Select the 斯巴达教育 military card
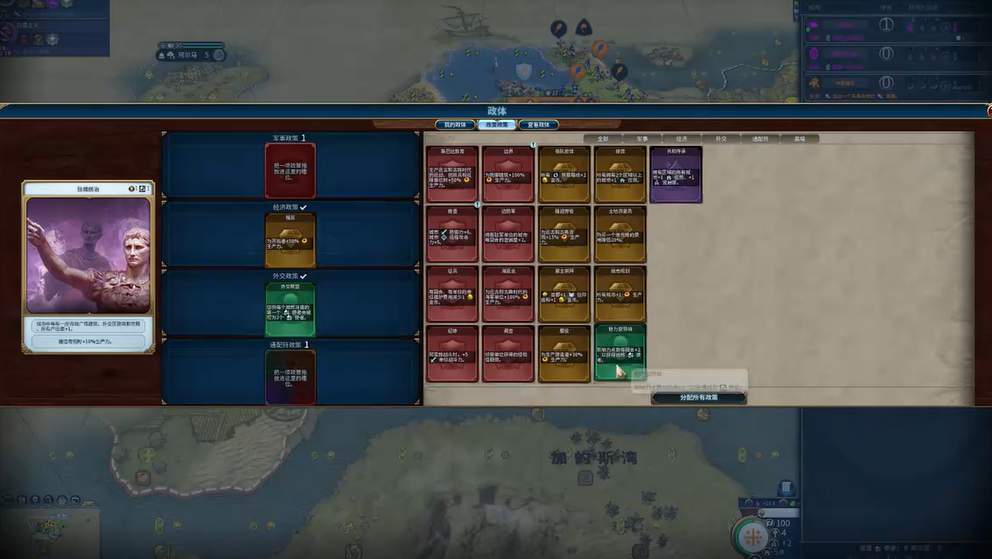 click(452, 174)
